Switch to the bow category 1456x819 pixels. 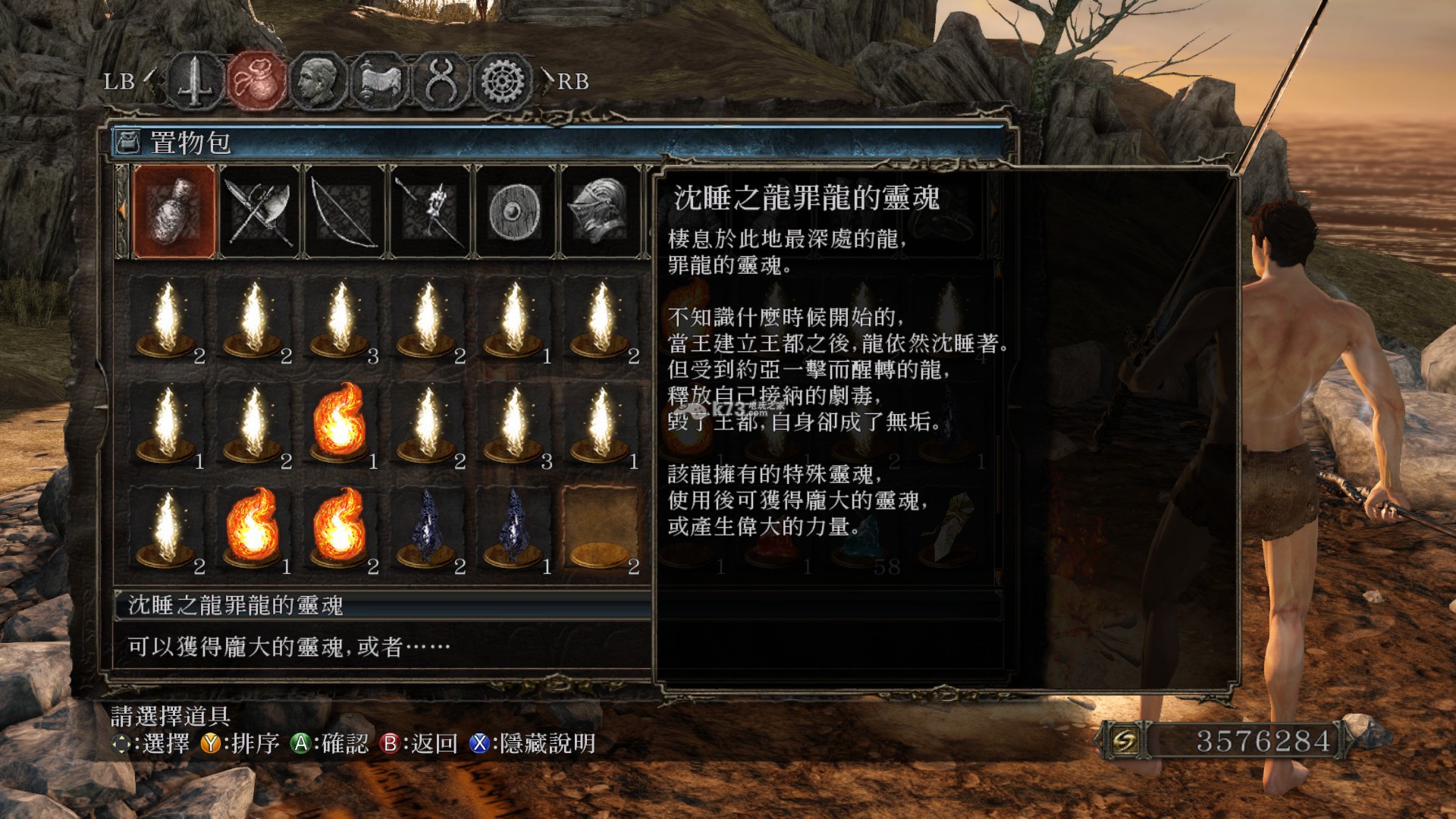click(x=346, y=212)
